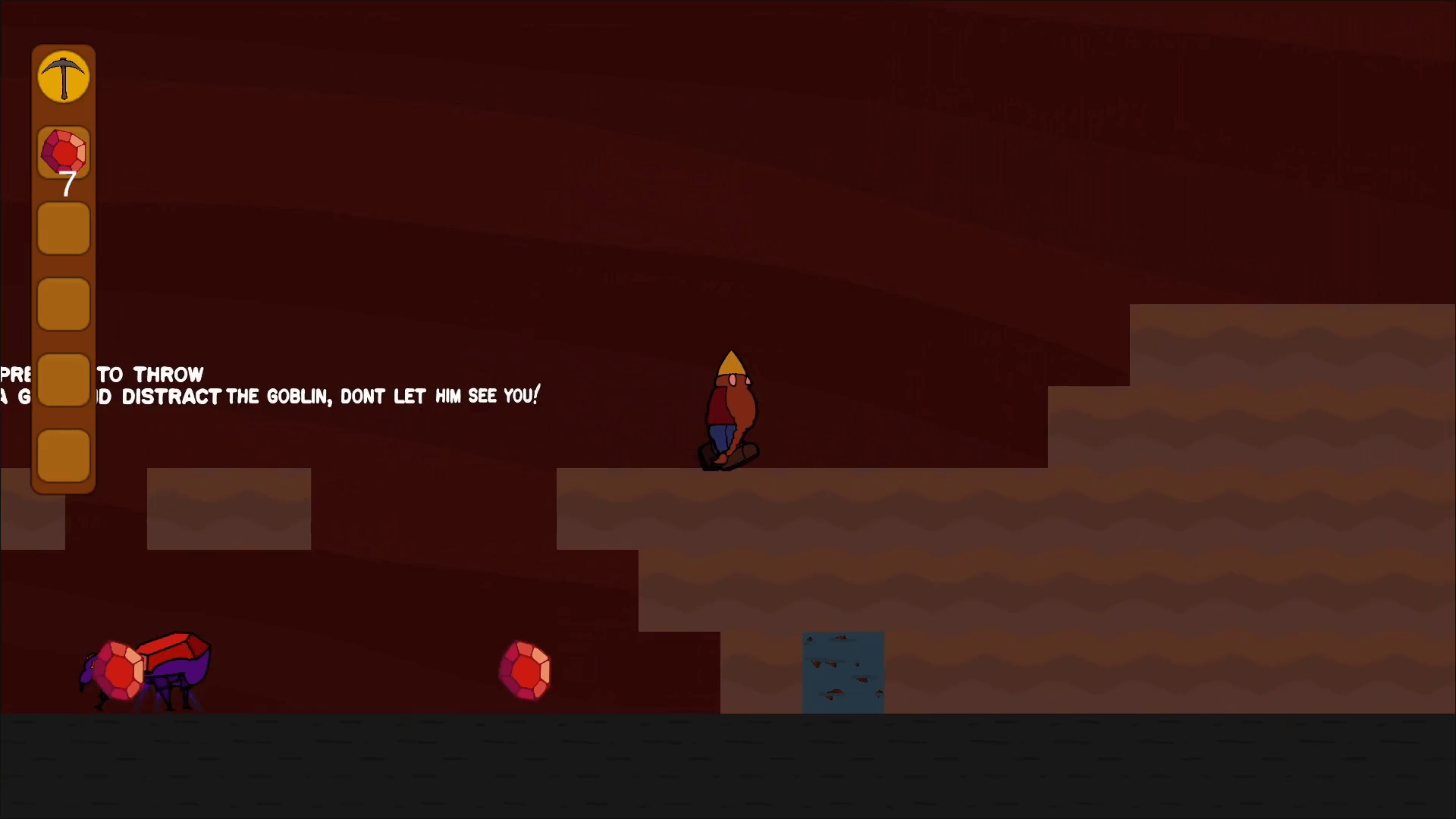Choose the red gem inventory slot
The height and width of the screenshot is (819, 1456).
pyautogui.click(x=64, y=152)
